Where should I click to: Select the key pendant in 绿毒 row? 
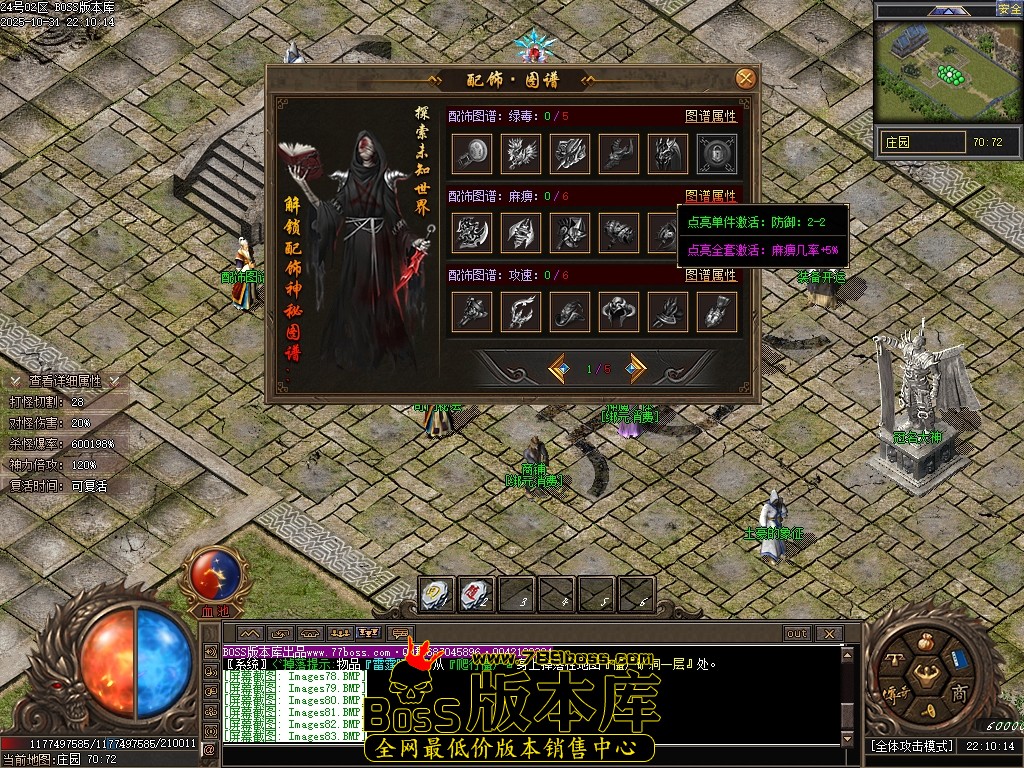[472, 153]
